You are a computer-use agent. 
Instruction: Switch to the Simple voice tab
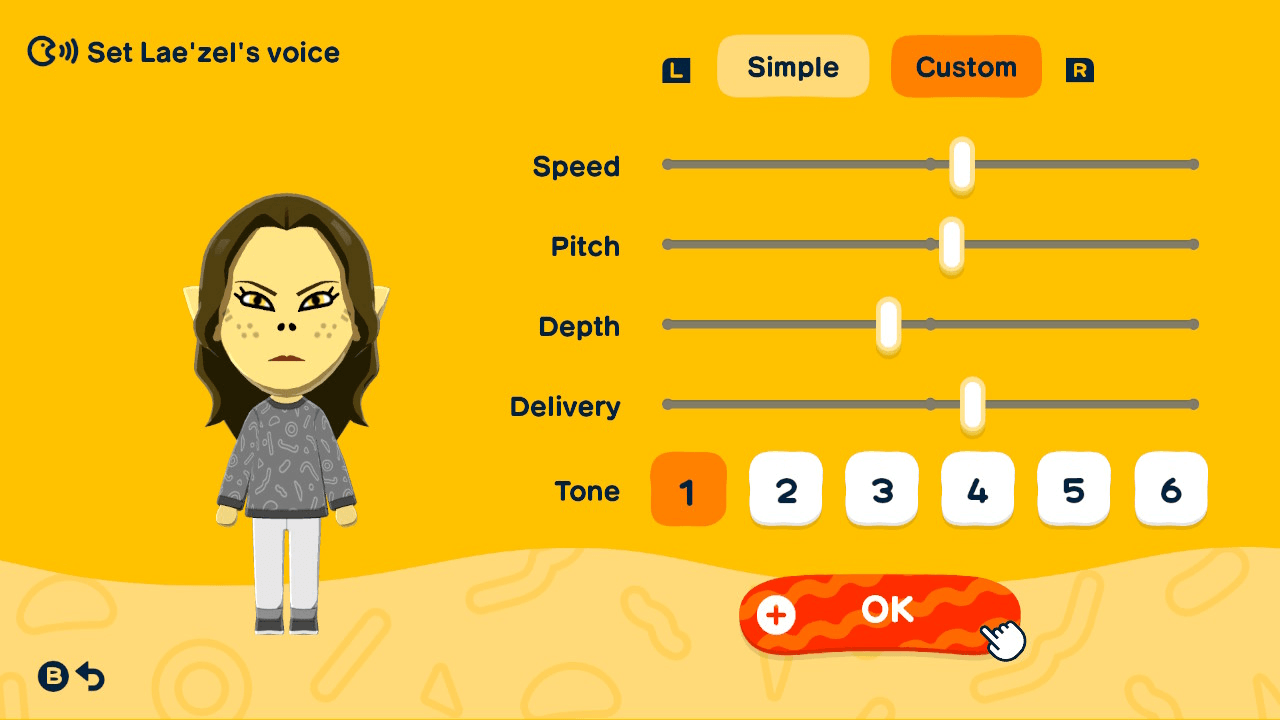[x=793, y=66]
